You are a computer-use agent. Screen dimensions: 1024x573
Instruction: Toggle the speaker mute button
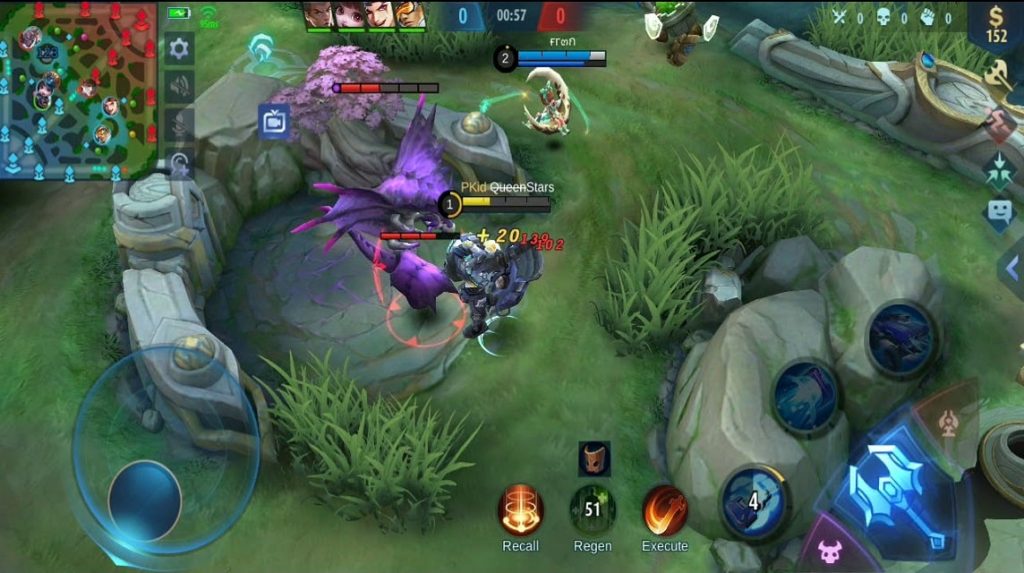(180, 86)
